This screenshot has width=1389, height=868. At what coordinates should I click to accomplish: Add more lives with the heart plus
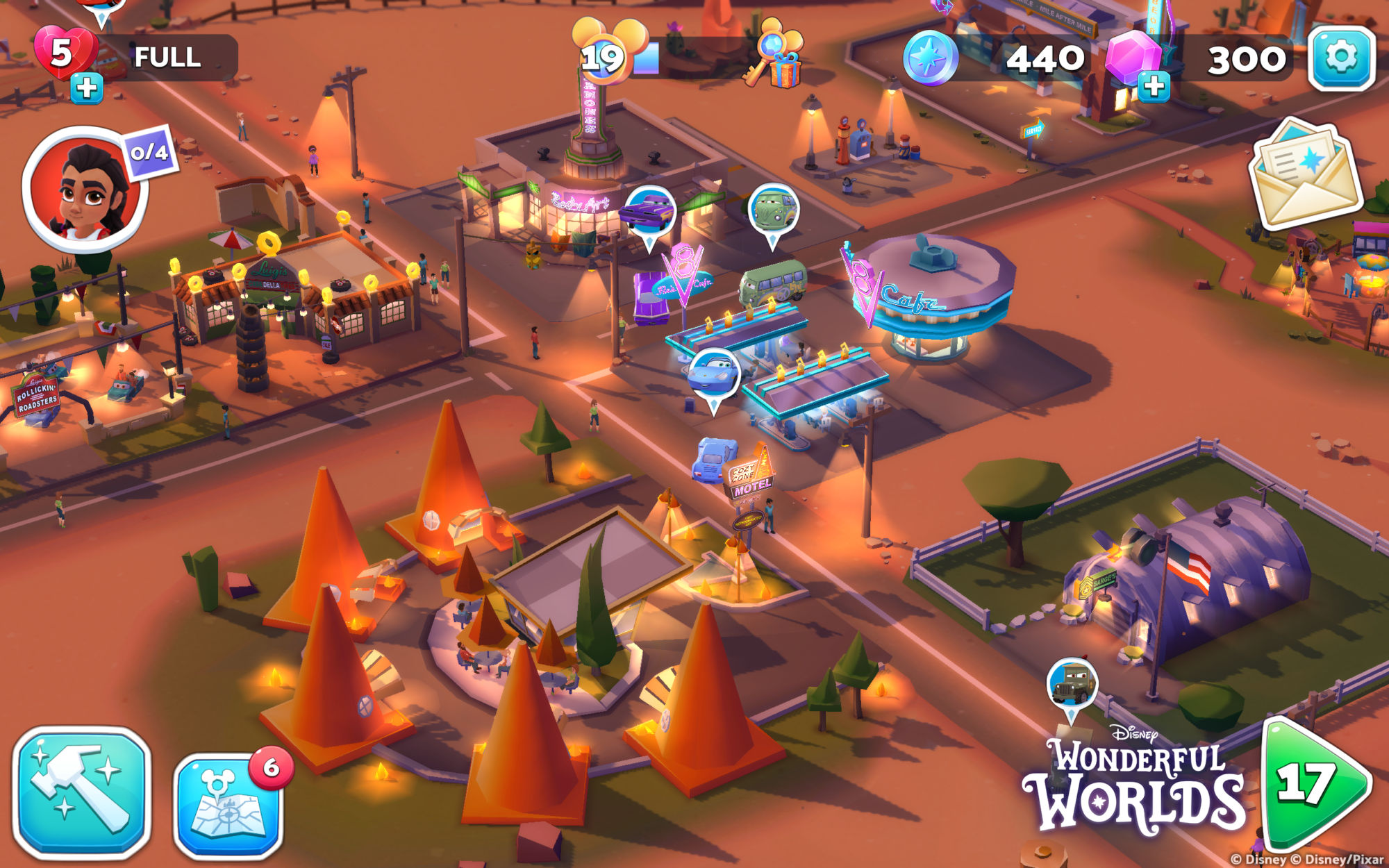coord(87,89)
